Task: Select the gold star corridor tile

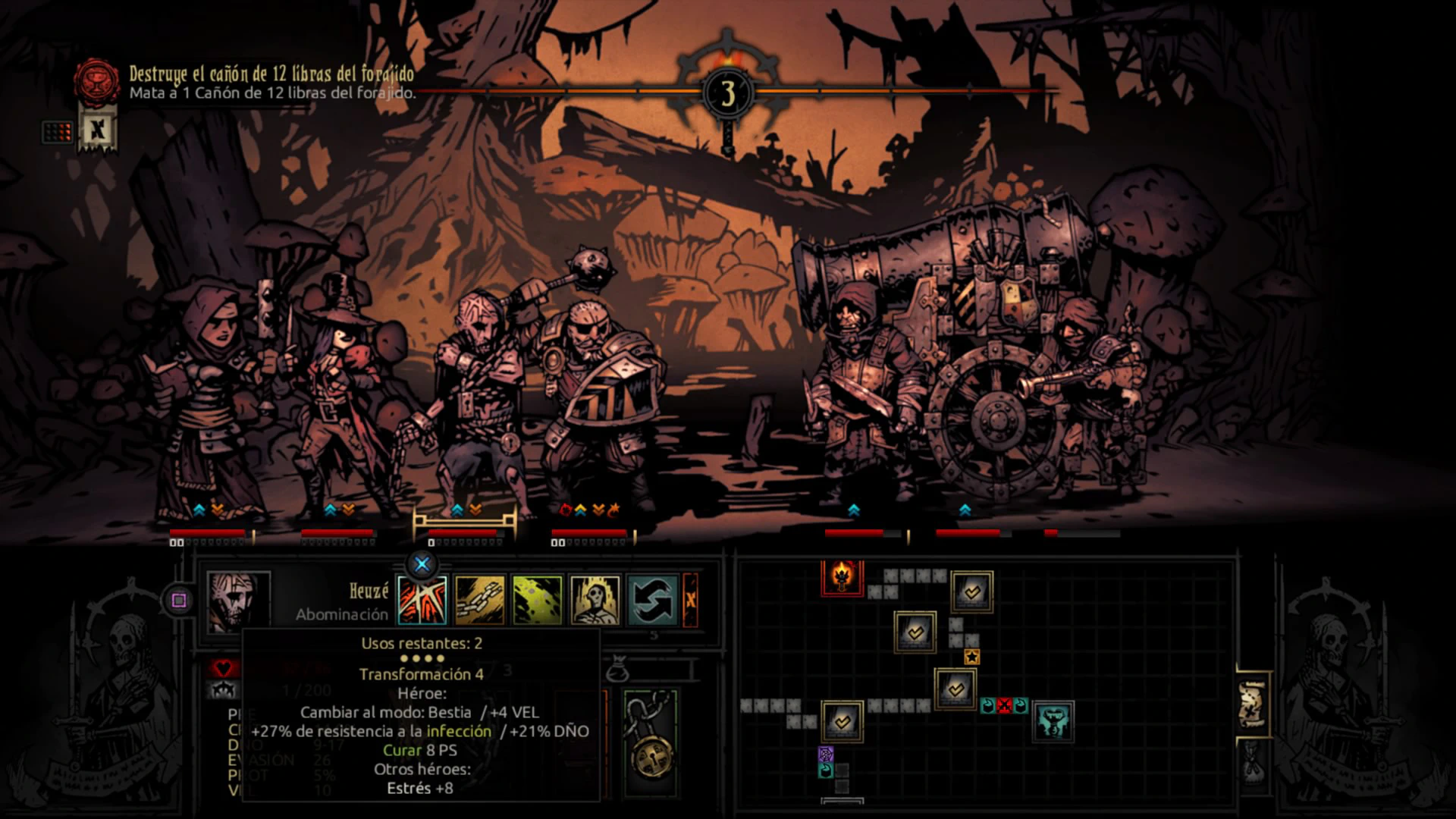Action: click(971, 657)
